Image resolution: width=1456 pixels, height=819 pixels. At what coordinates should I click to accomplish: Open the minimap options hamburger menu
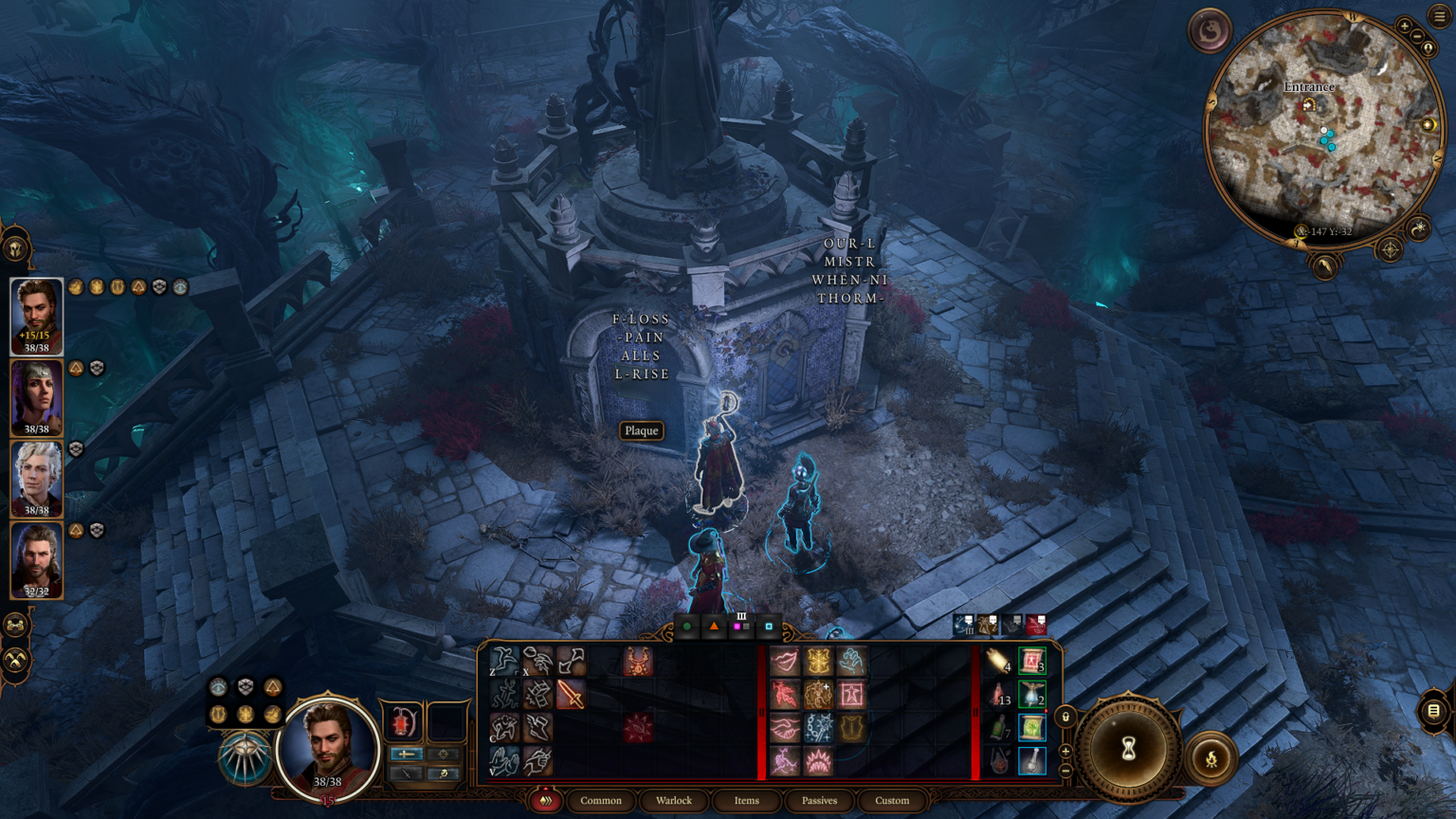point(1437,15)
